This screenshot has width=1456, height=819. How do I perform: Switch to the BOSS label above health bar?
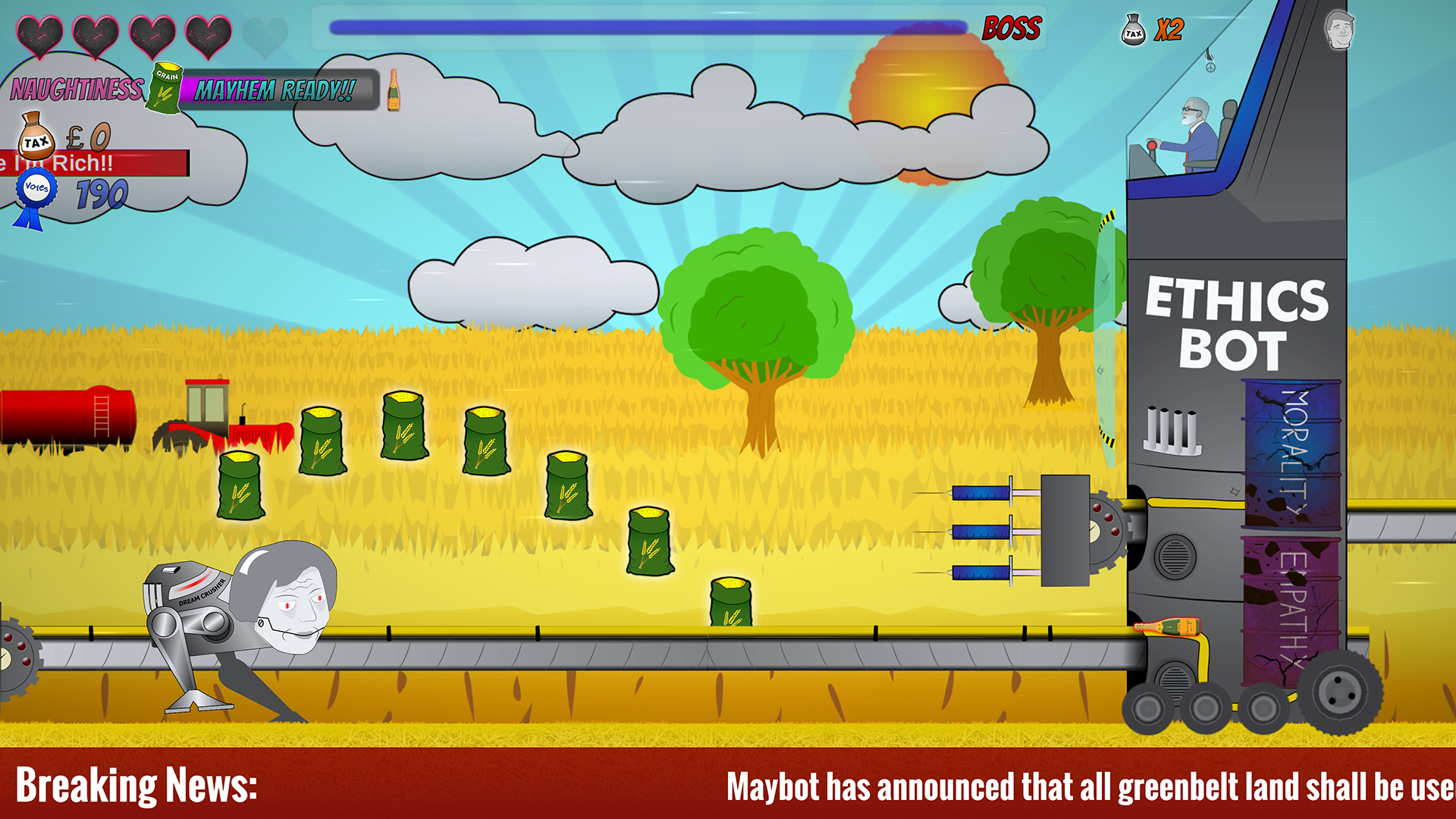coord(1011,29)
